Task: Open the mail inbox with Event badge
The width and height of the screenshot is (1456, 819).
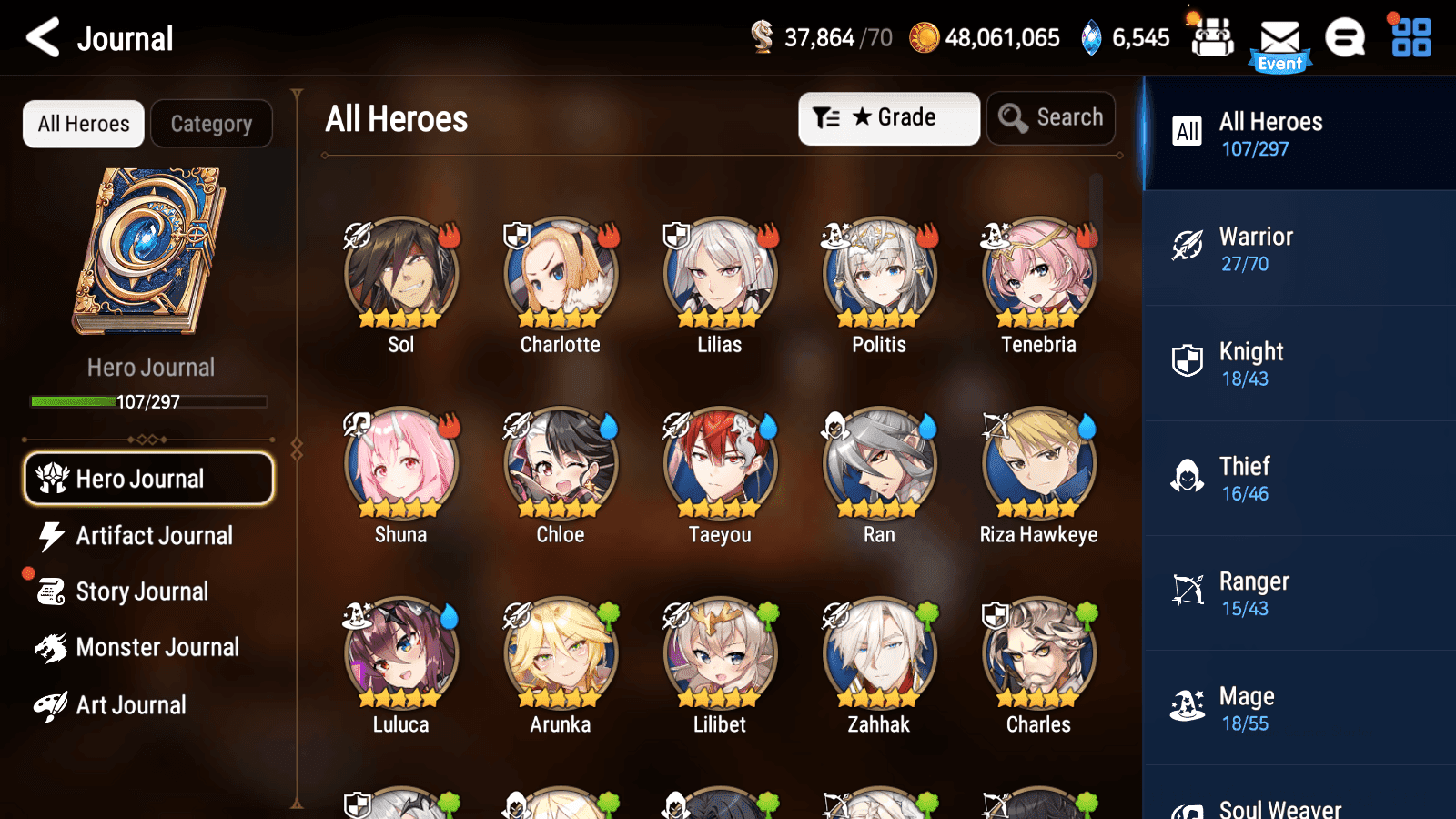Action: click(1280, 38)
